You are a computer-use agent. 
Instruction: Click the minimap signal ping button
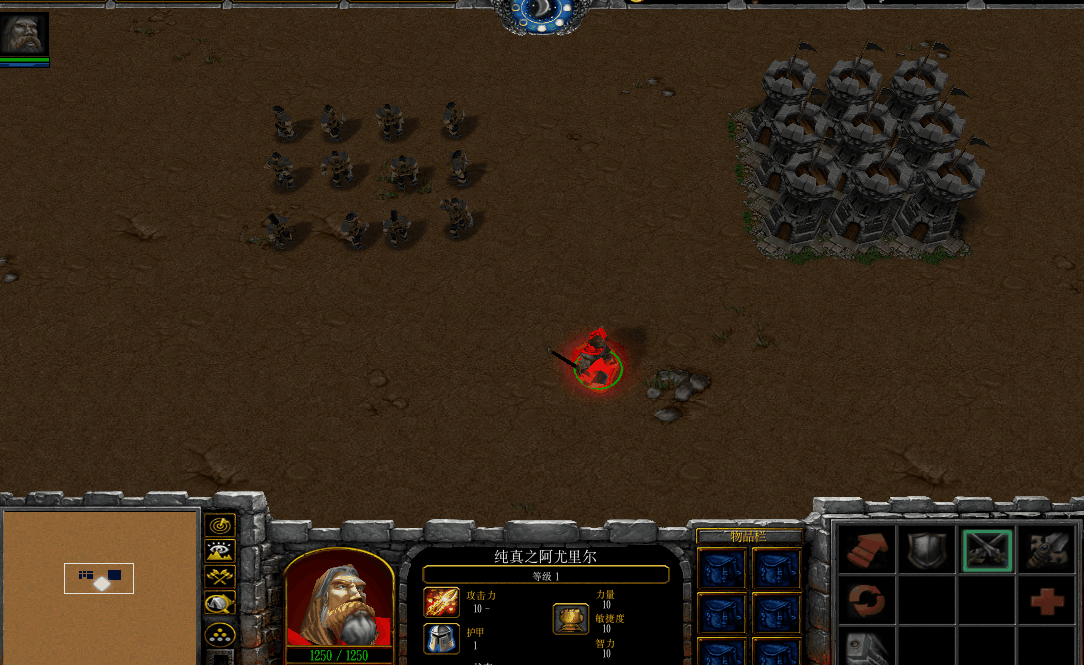point(219,525)
